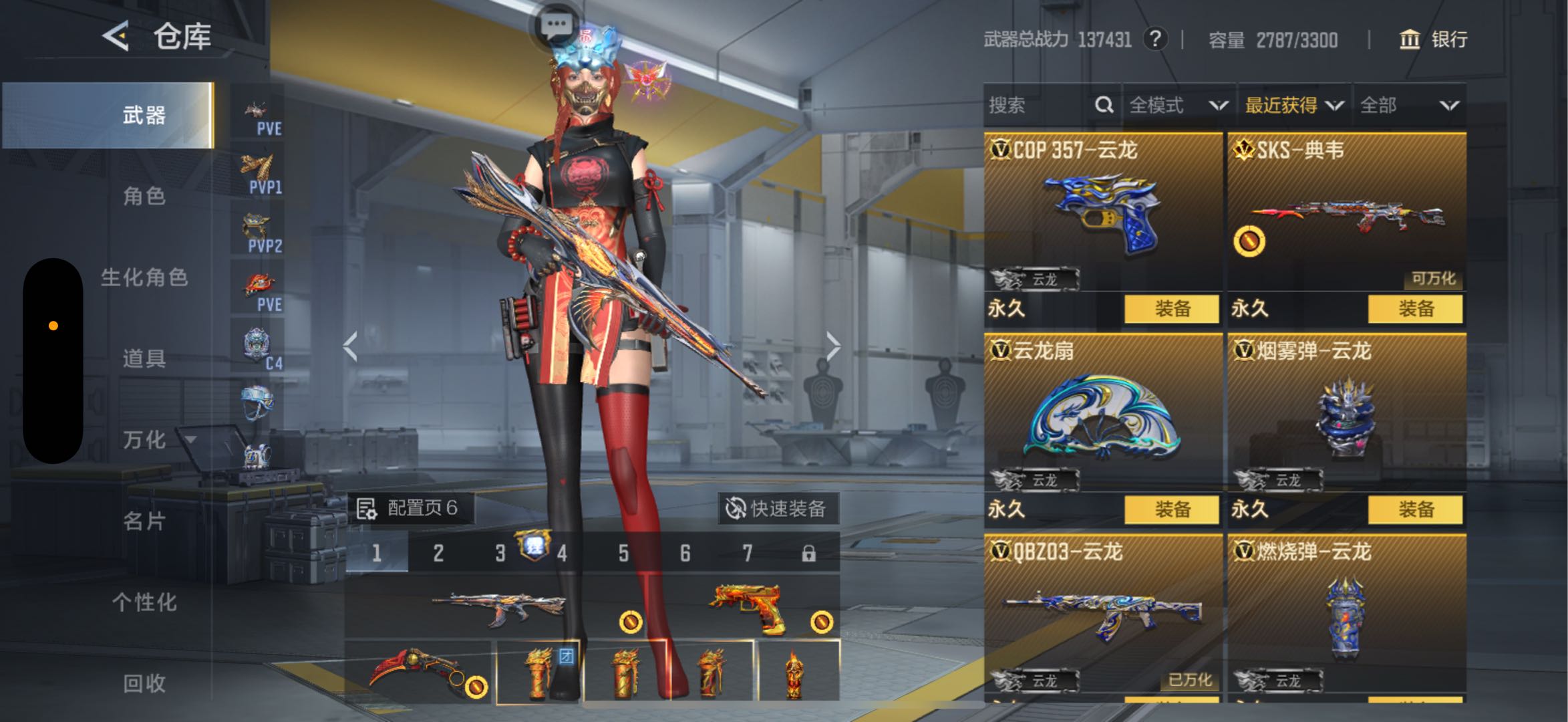Open the 全模式 mode filter dropdown
This screenshot has width=1568, height=722.
pyautogui.click(x=1178, y=105)
